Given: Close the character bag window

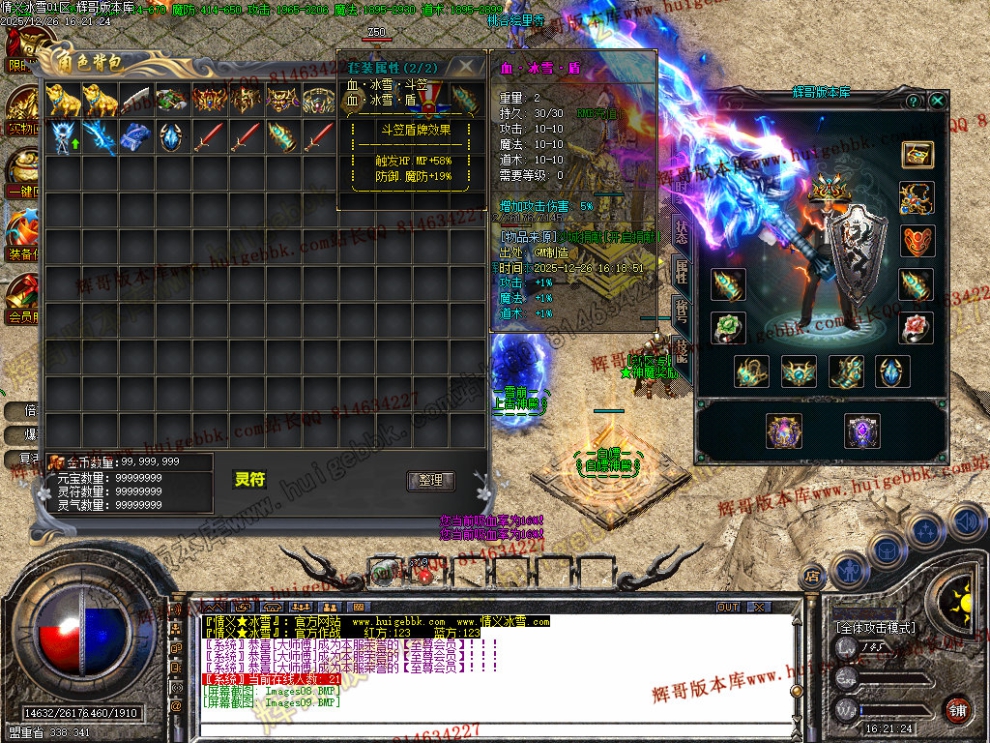Looking at the screenshot, I should click(x=466, y=66).
